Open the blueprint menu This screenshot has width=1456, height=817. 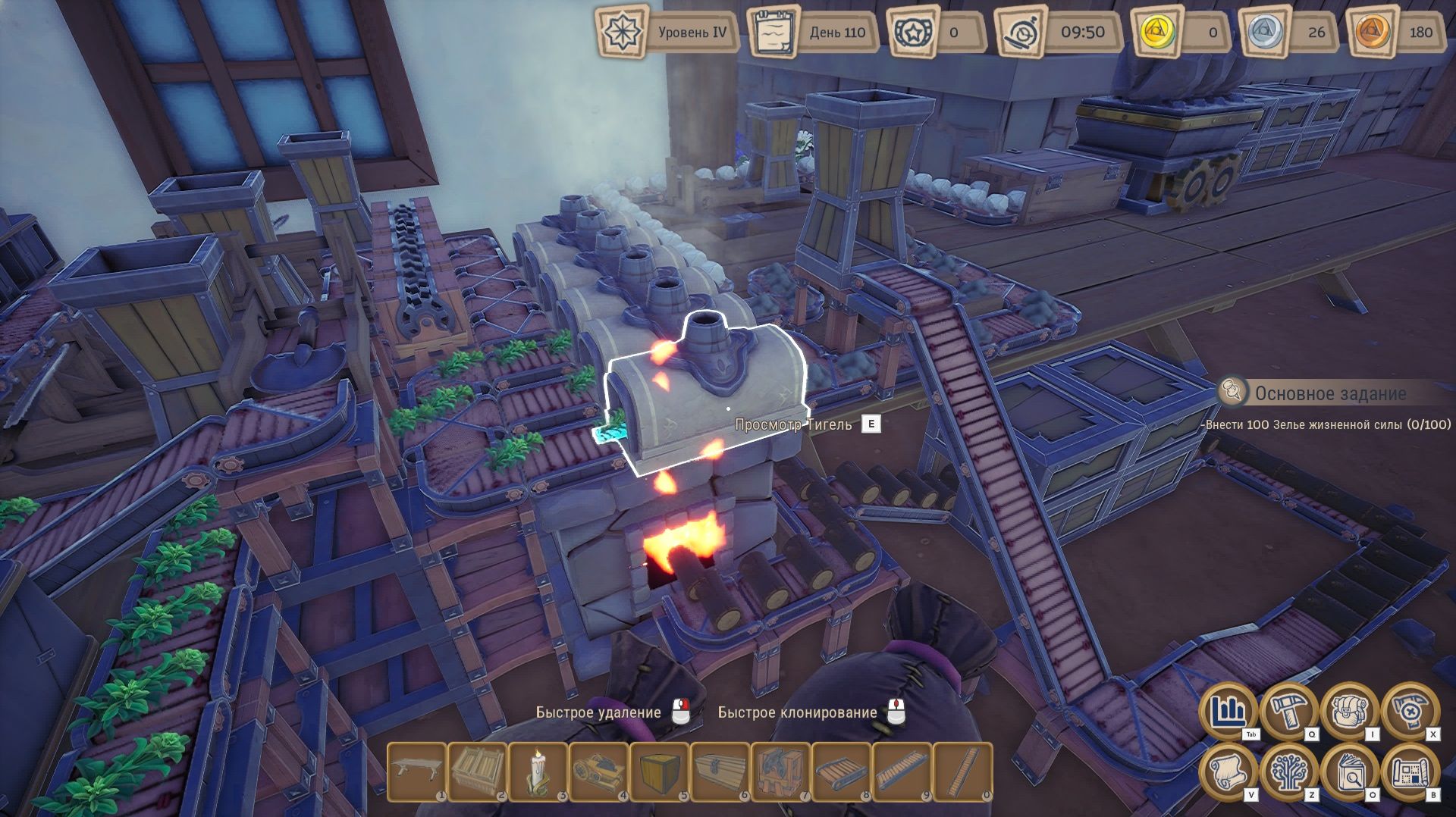point(1410,772)
